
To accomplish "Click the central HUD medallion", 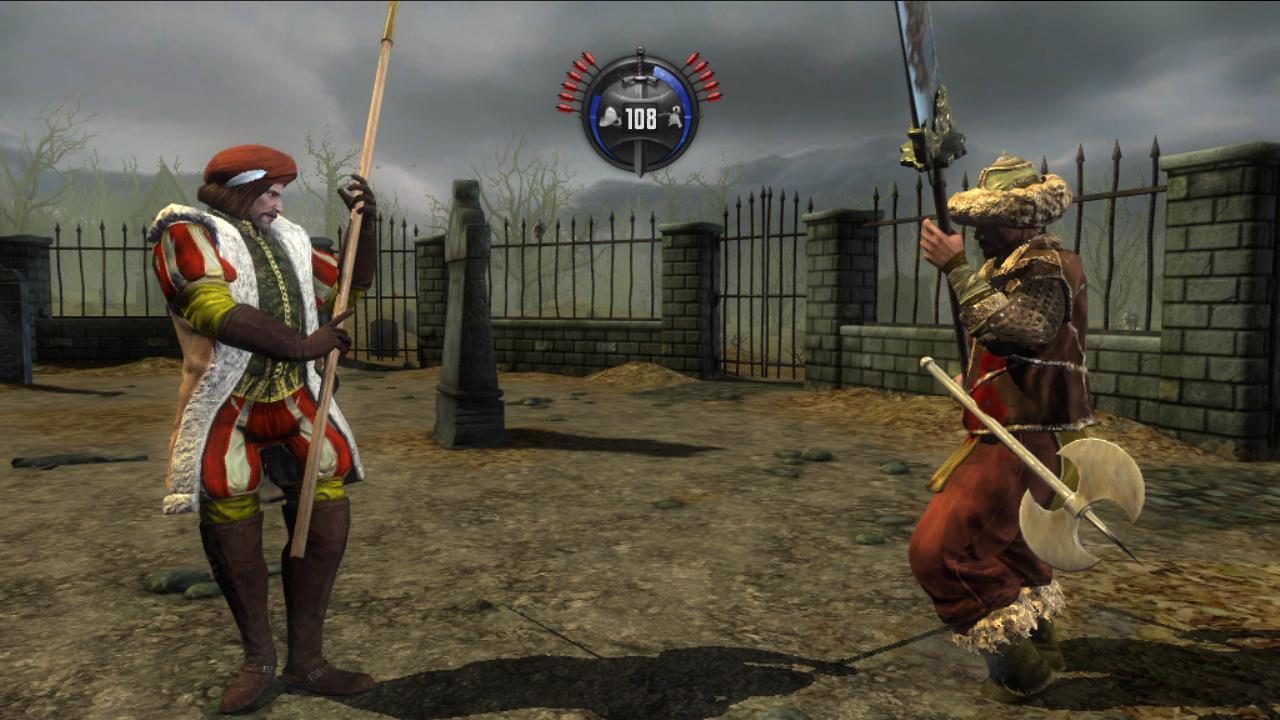I will click(640, 110).
